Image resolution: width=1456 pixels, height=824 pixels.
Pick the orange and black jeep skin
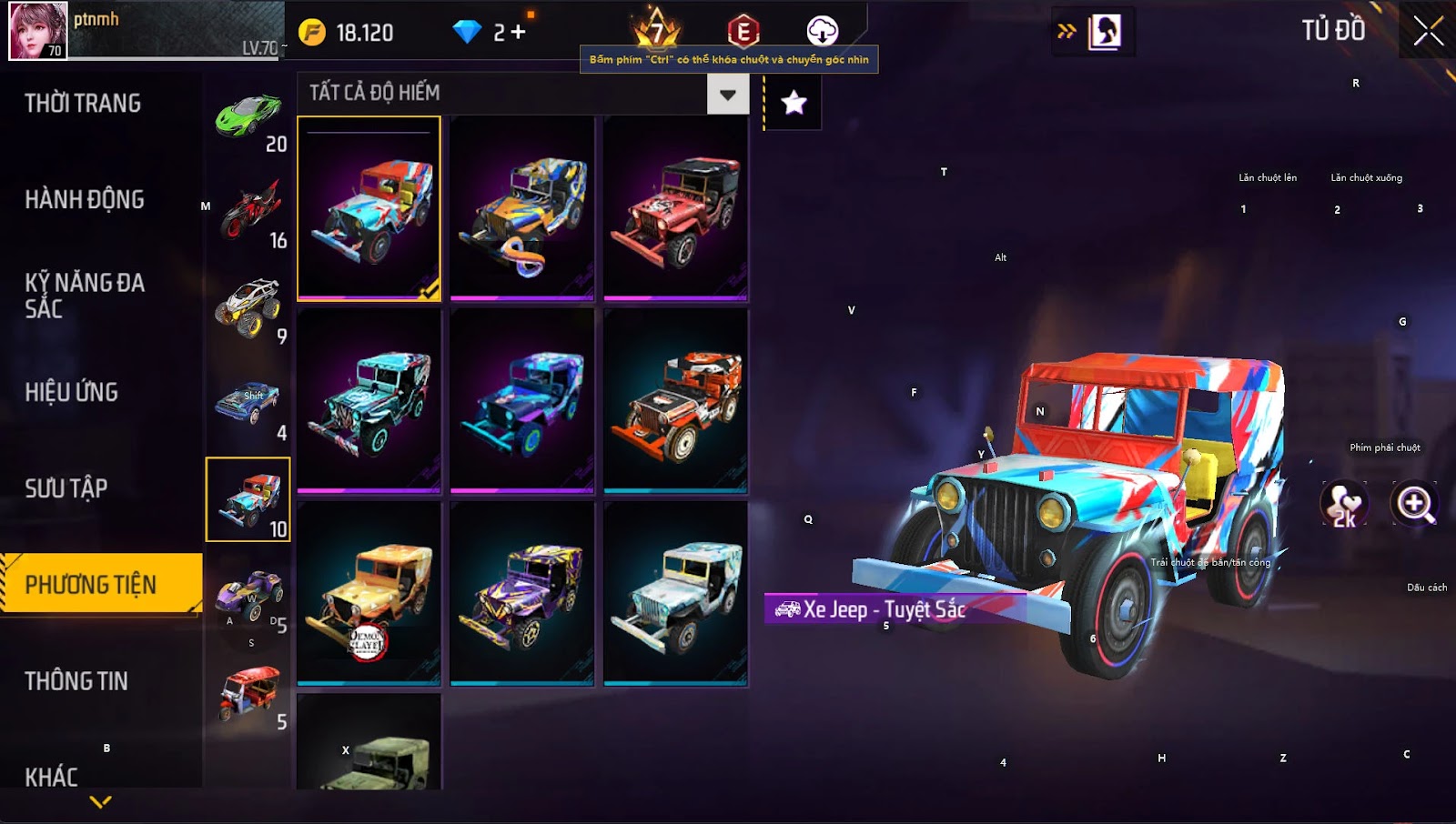[x=675, y=402]
